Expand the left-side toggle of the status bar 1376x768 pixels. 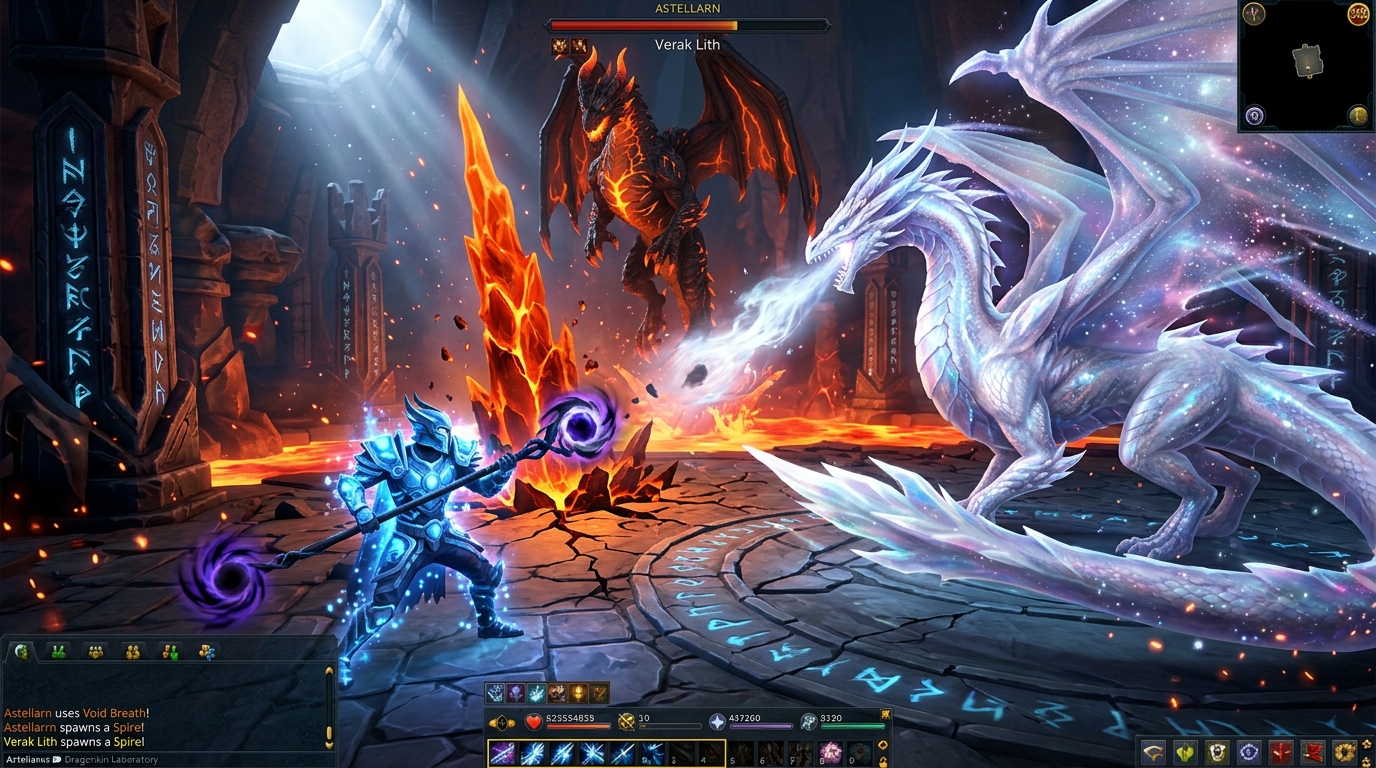[x=501, y=721]
